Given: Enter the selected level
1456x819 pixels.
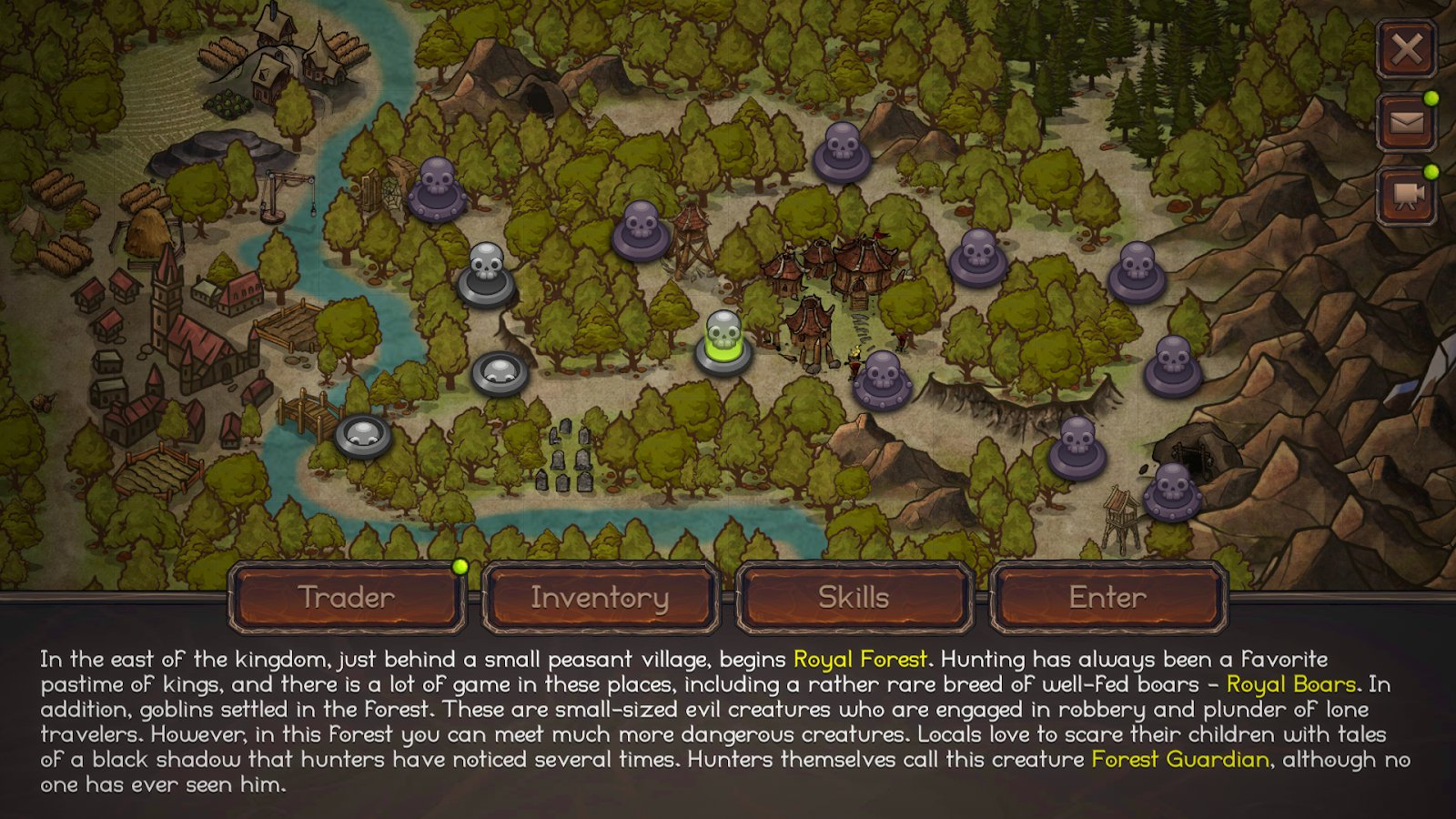Looking at the screenshot, I should click(1107, 597).
